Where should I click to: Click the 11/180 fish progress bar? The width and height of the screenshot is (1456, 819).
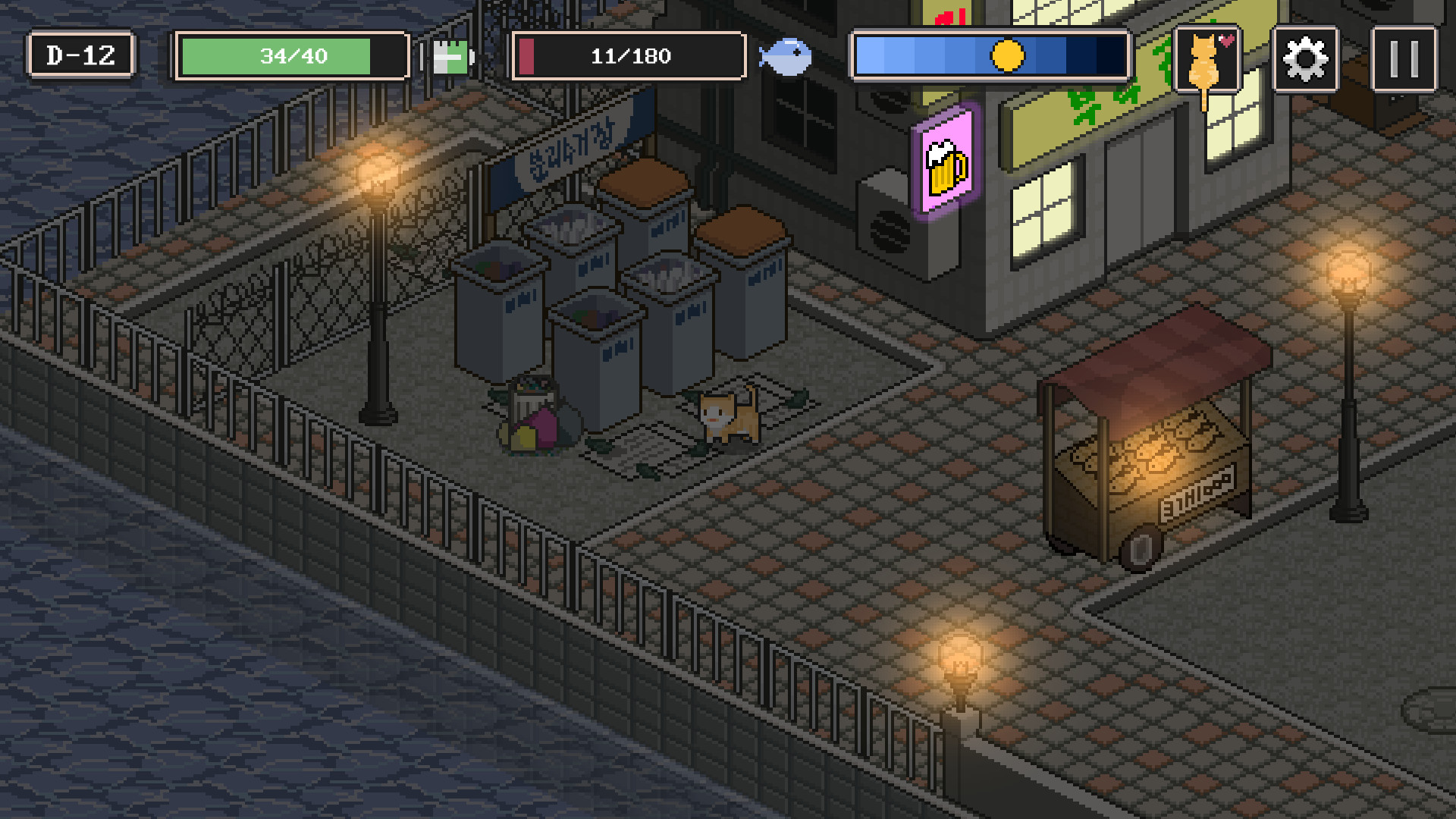(x=629, y=55)
